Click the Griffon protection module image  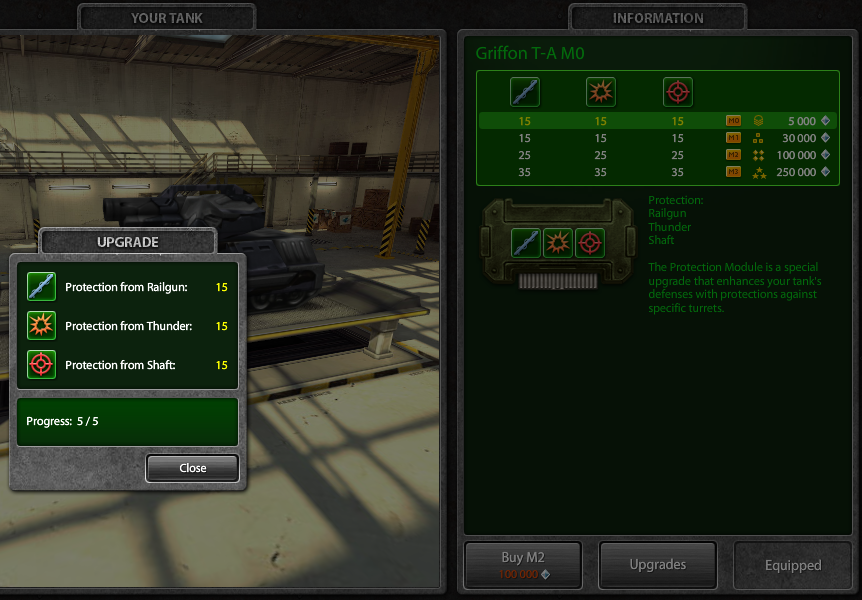558,243
